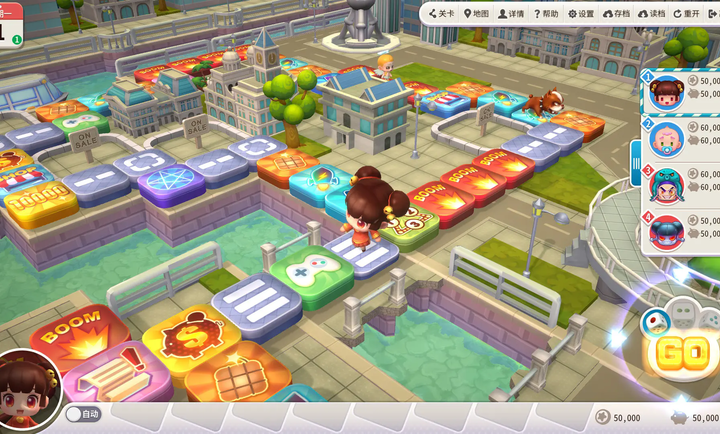Save the game with 存档
The image size is (720, 434).
617,14
